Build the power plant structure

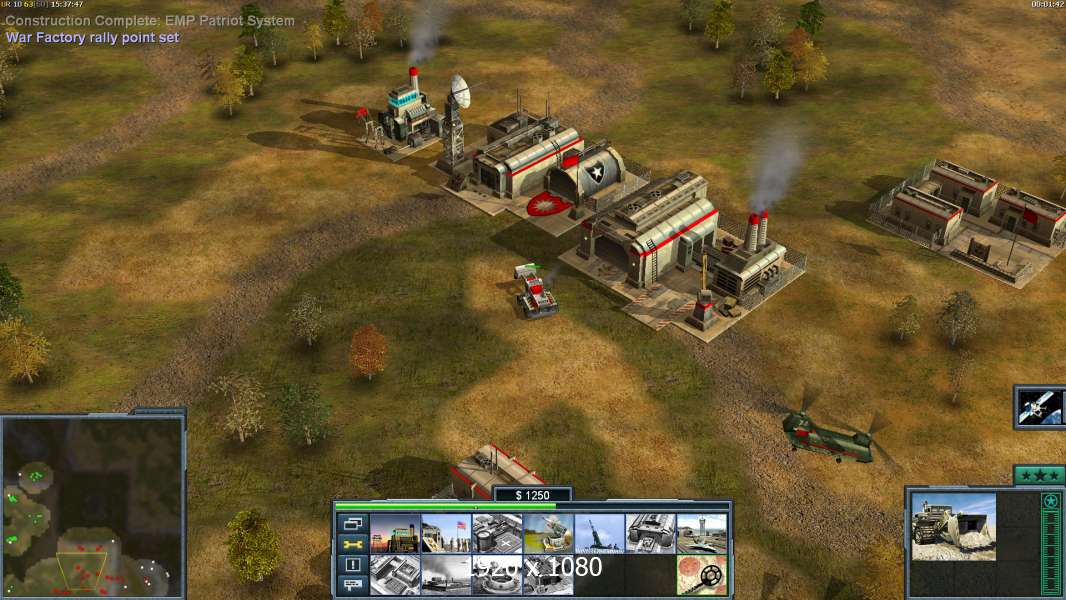[394, 533]
